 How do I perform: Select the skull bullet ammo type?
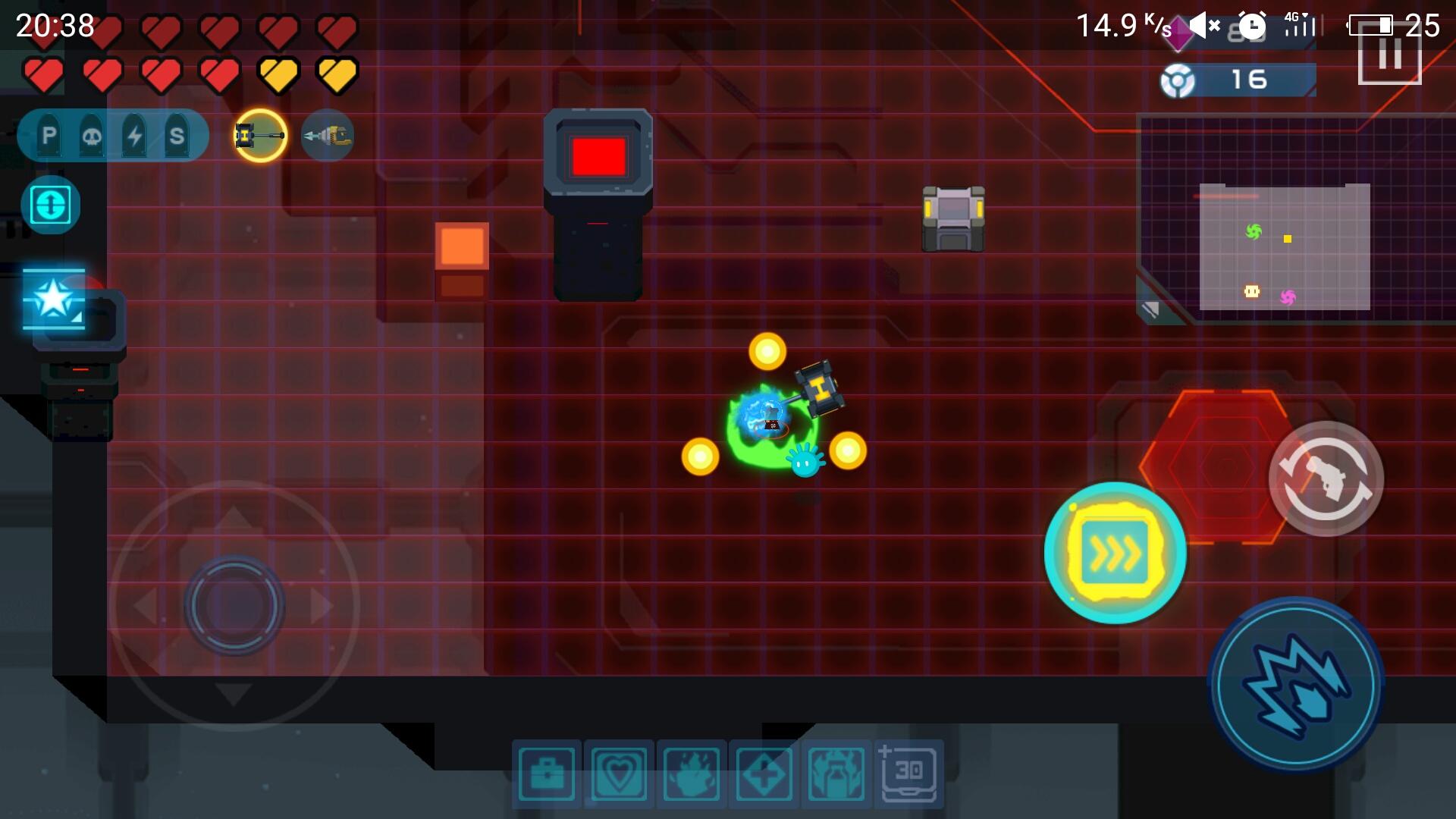[93, 135]
